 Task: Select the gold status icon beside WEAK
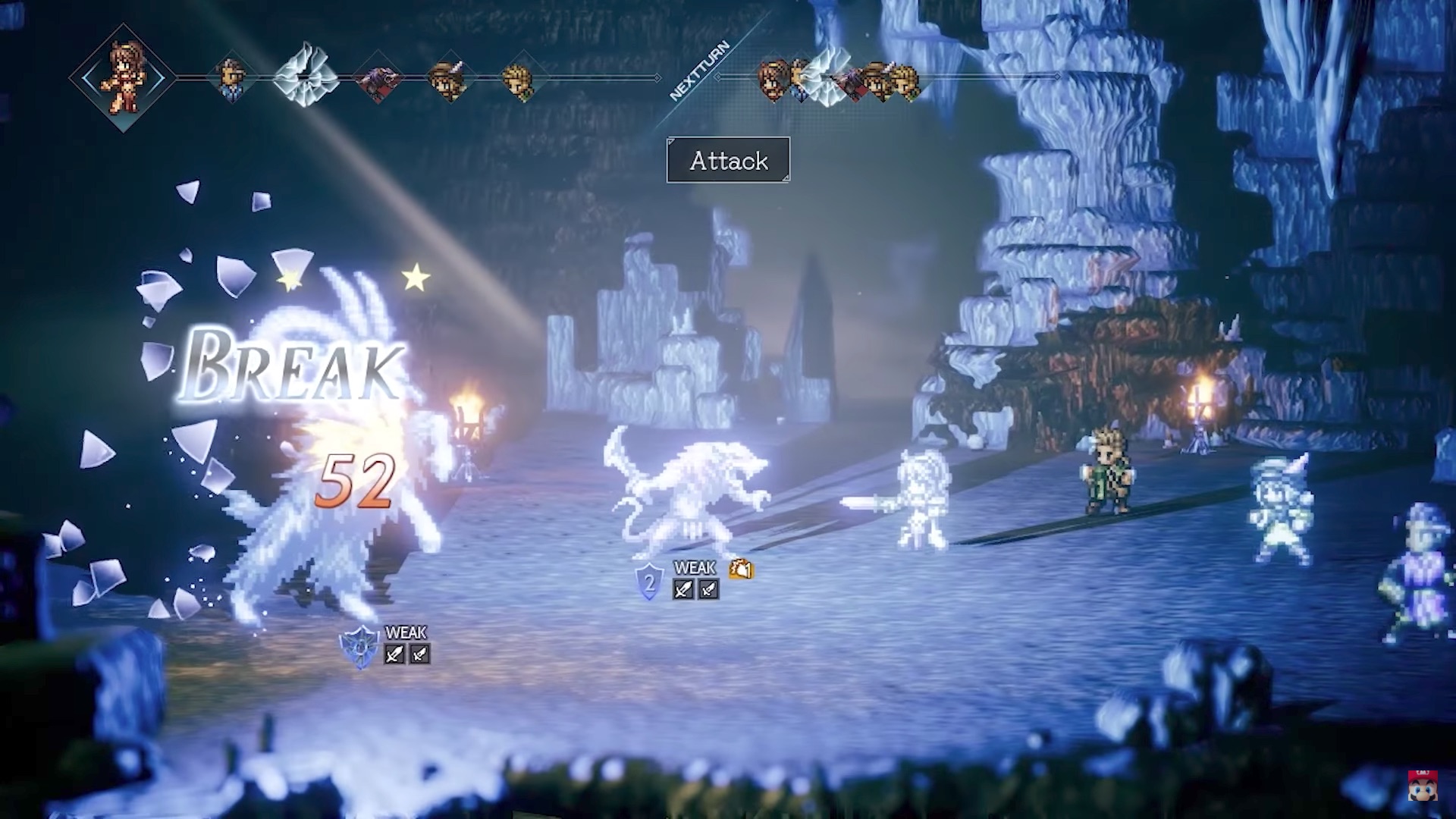pos(741,568)
